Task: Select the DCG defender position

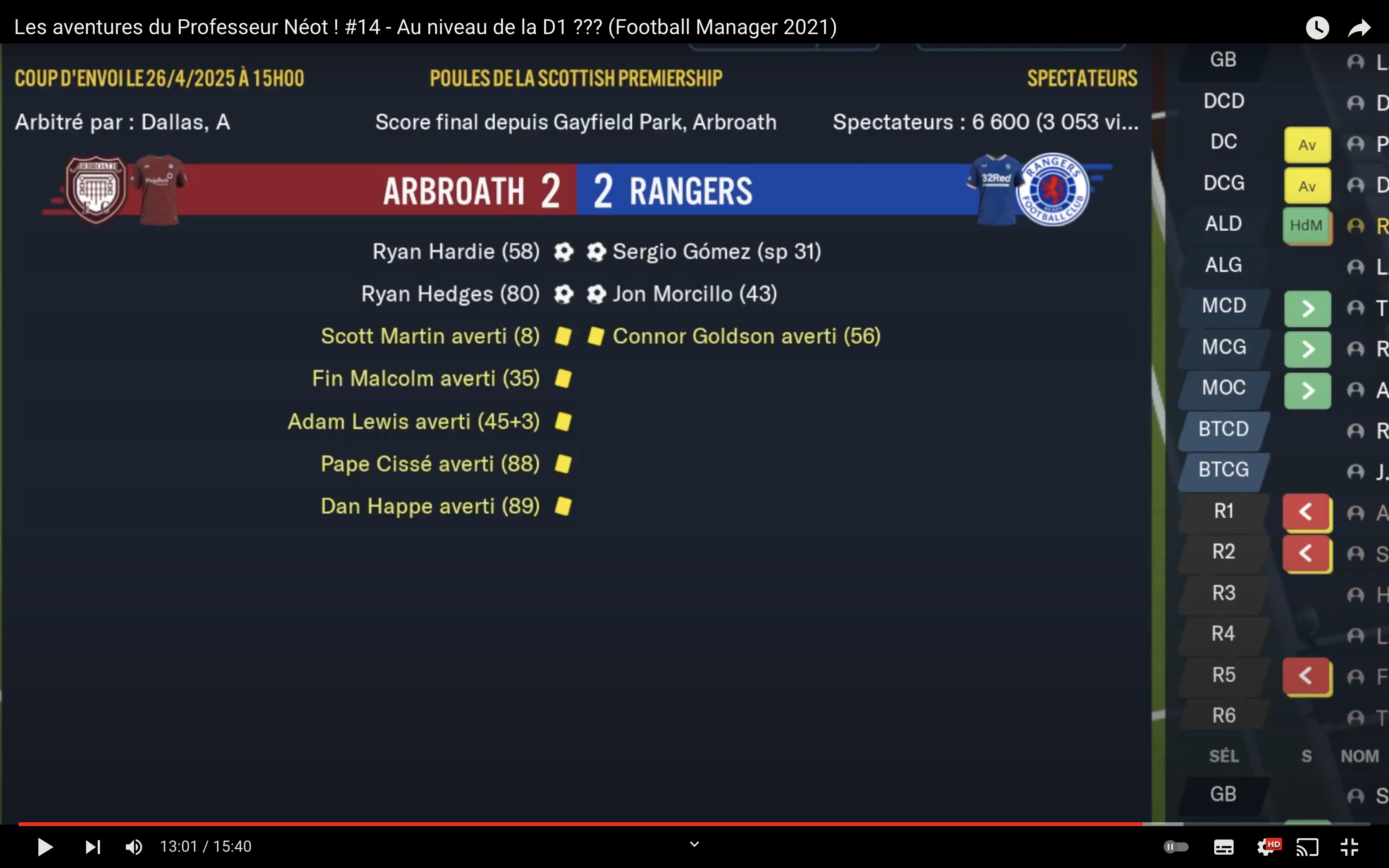Action: pos(1223,183)
